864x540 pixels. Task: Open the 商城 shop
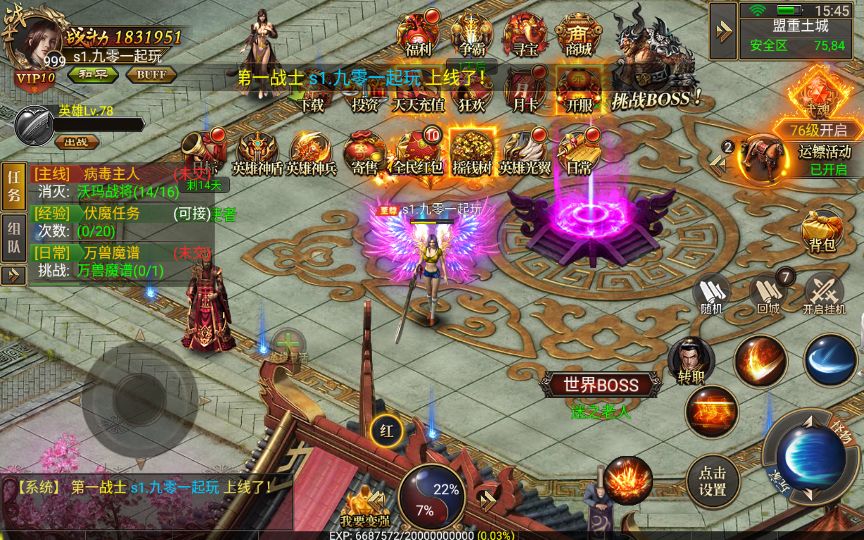coord(577,33)
